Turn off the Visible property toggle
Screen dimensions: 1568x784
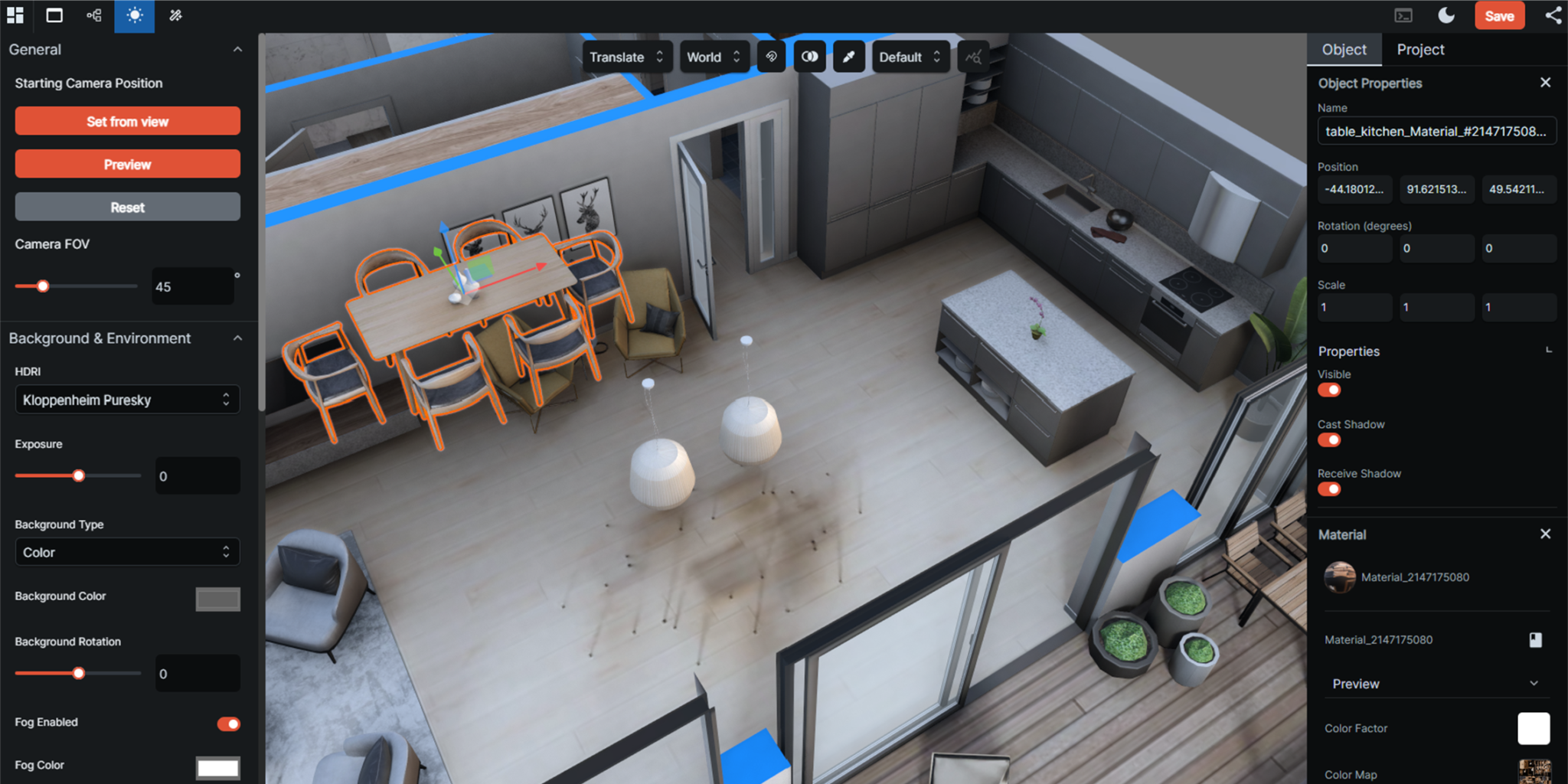click(1329, 390)
